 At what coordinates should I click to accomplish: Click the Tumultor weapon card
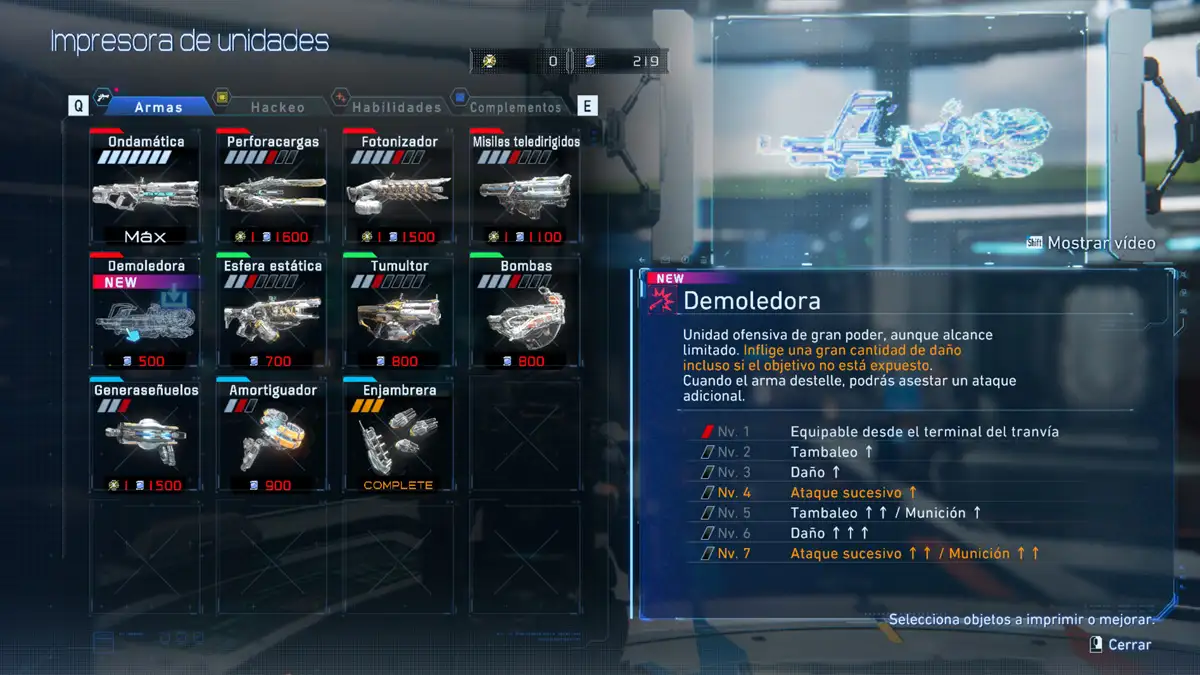(x=398, y=312)
